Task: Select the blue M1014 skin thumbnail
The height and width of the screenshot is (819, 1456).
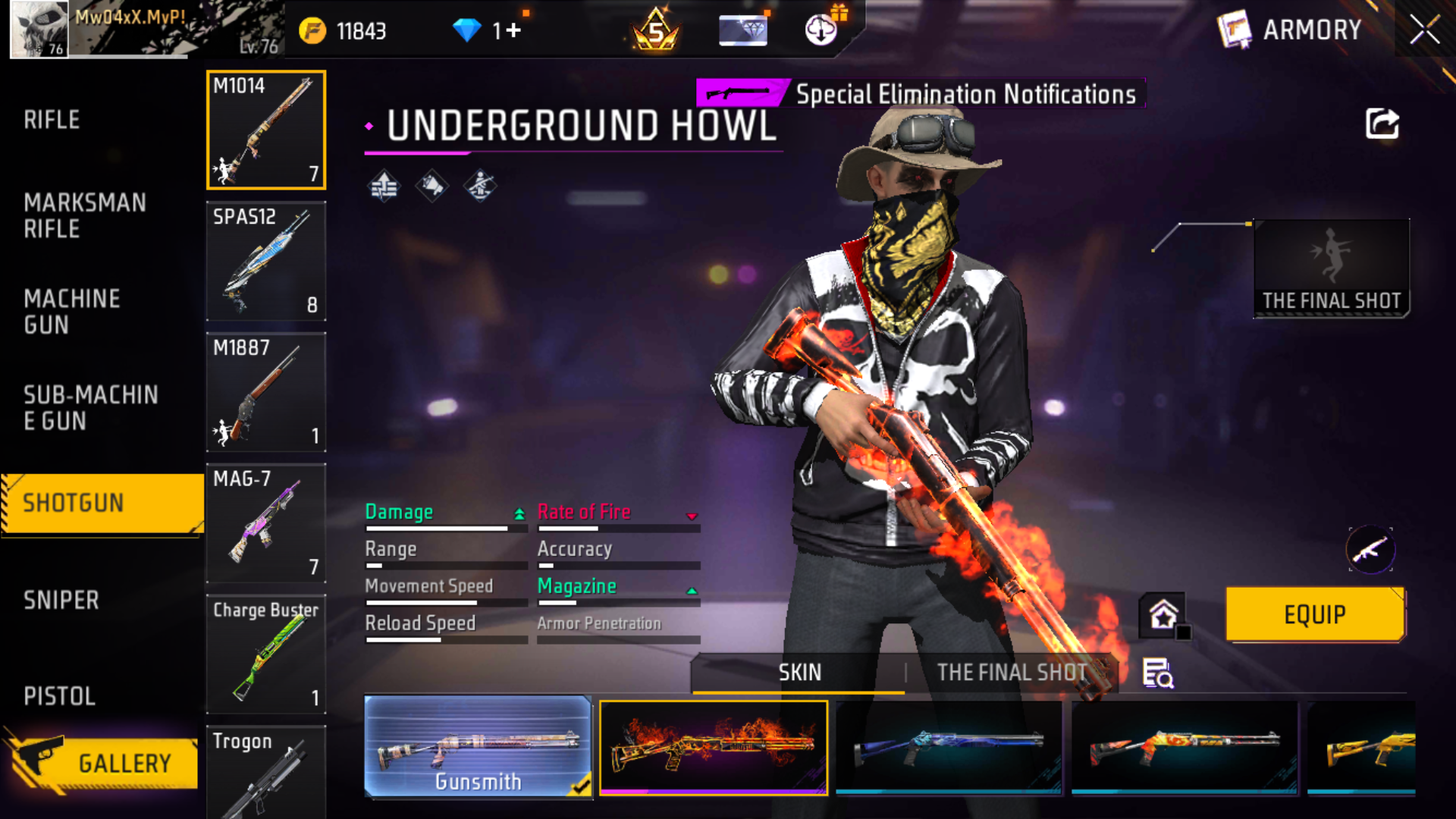Action: click(949, 747)
